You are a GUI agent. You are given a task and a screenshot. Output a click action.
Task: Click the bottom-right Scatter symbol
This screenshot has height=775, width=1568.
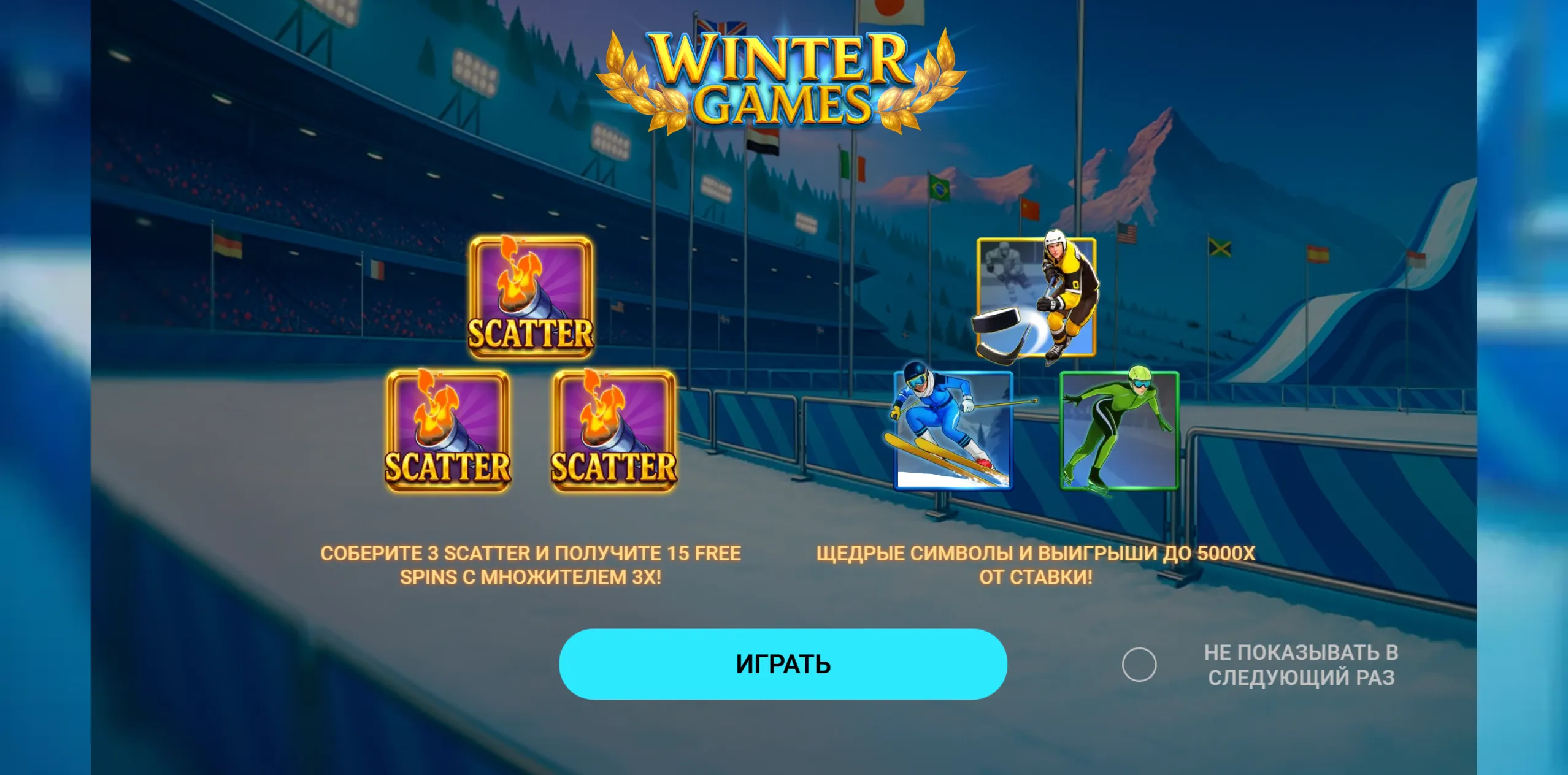click(x=613, y=430)
